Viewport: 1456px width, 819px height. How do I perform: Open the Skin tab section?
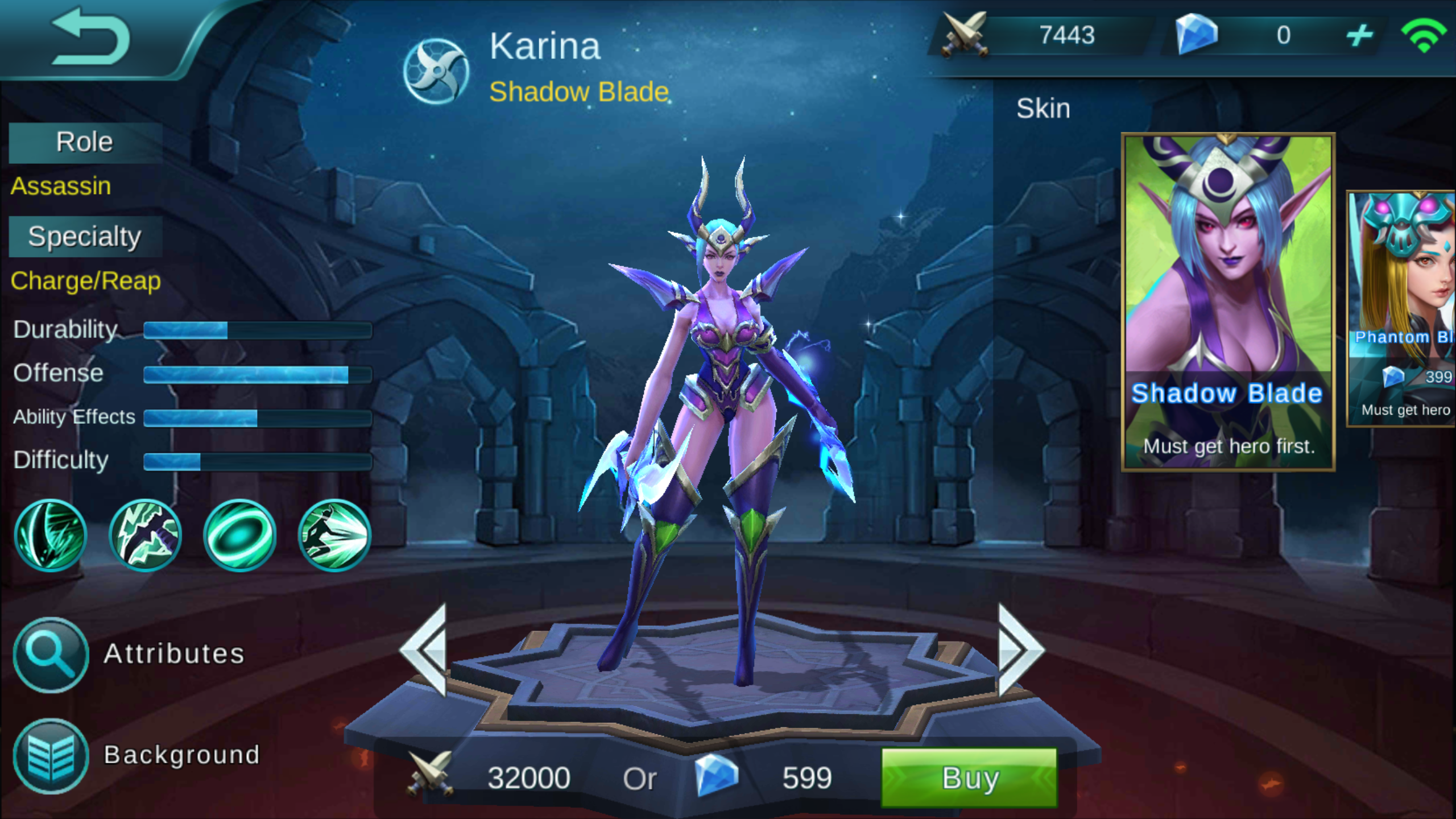[x=1043, y=108]
